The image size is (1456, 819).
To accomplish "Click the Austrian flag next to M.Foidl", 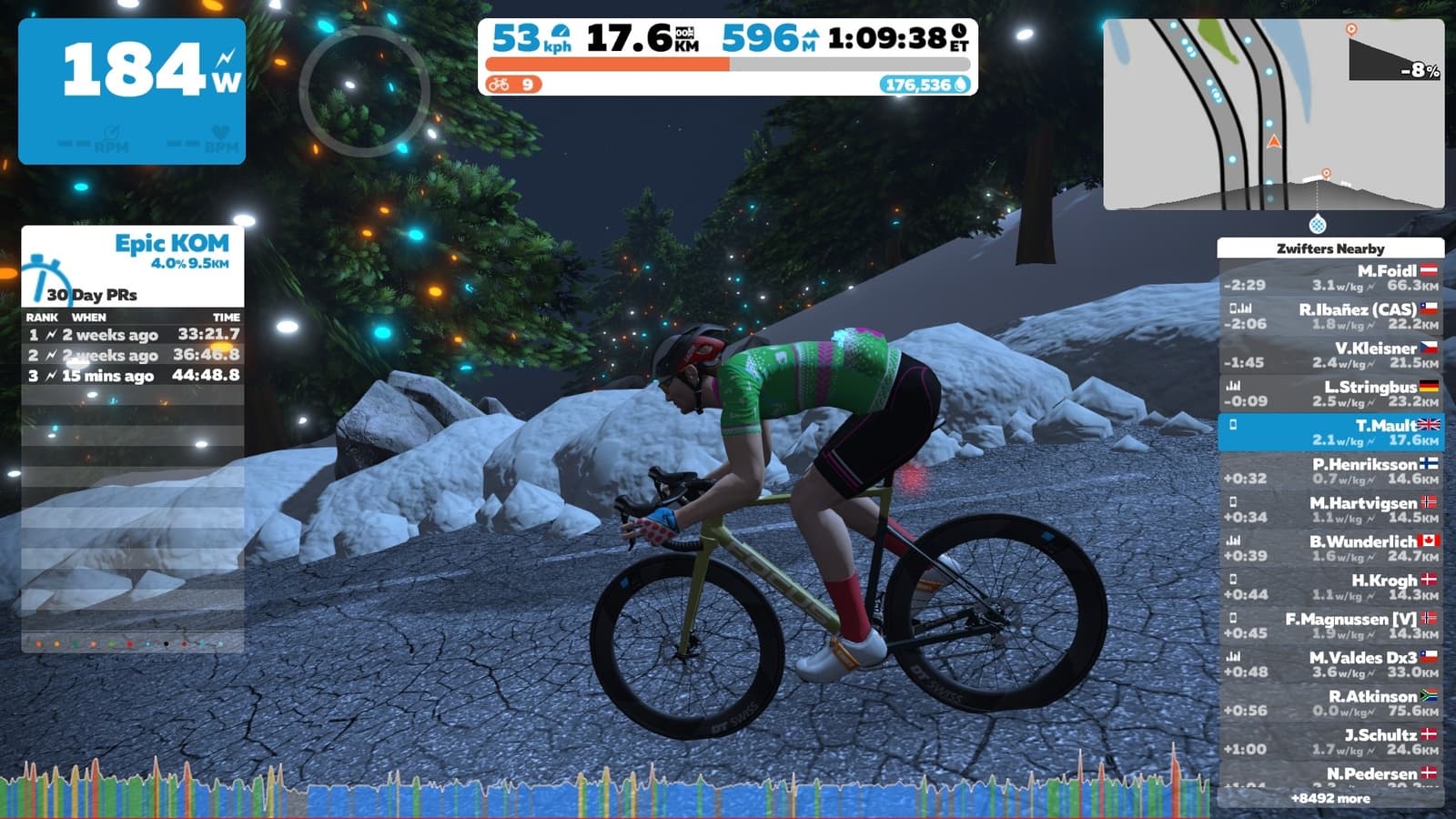I will click(1429, 268).
